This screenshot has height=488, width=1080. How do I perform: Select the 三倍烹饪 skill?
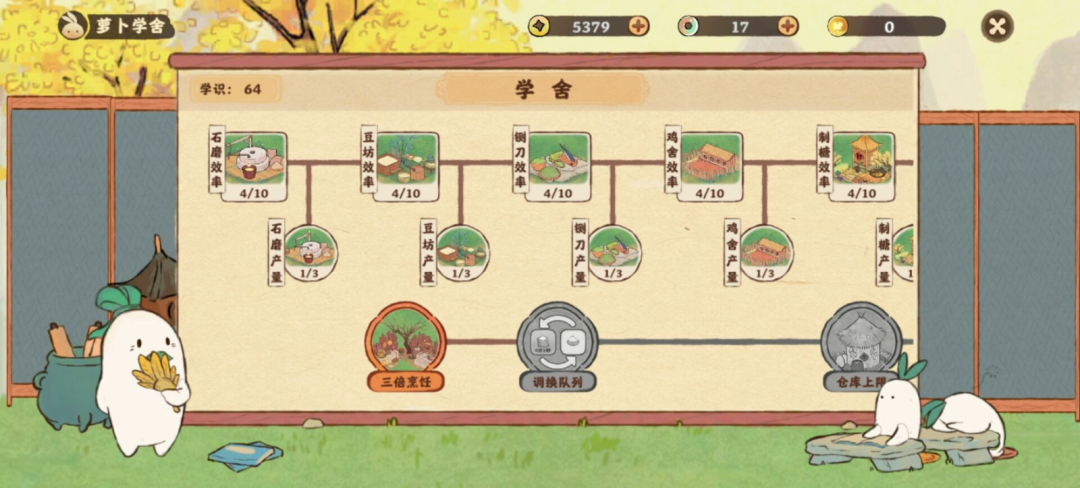point(405,342)
